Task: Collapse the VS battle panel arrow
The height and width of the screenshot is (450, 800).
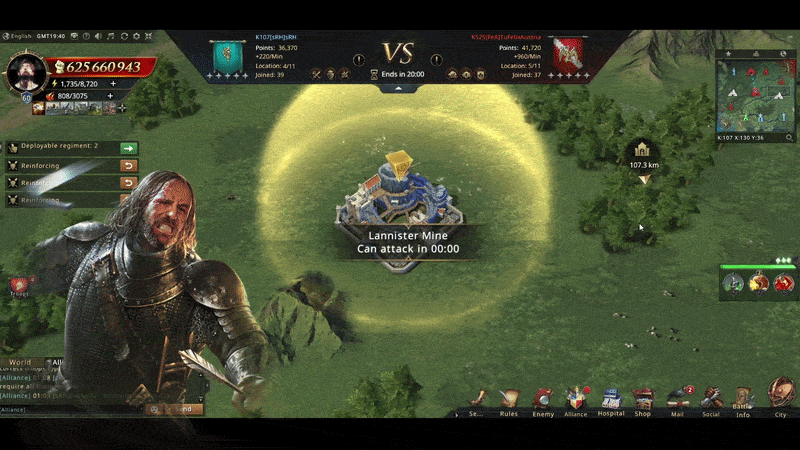Action: pyautogui.click(x=399, y=88)
